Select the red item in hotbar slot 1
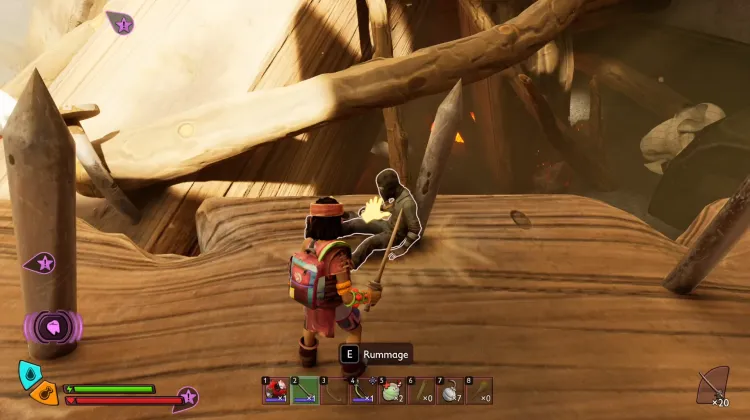The width and height of the screenshot is (750, 420). coord(275,391)
